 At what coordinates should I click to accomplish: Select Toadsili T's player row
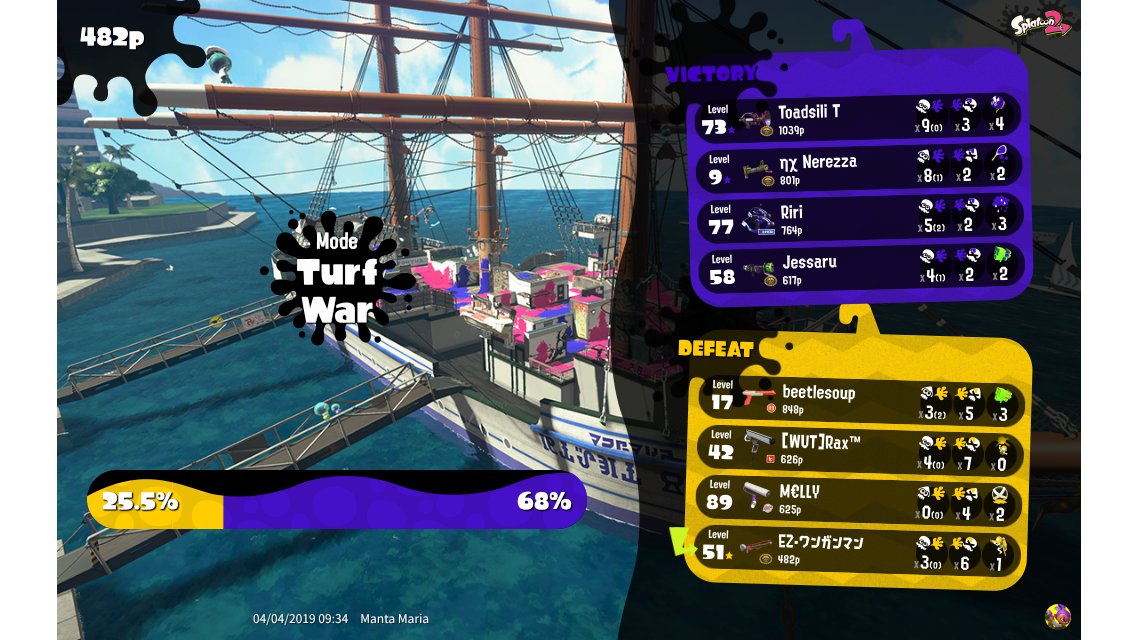click(x=858, y=118)
